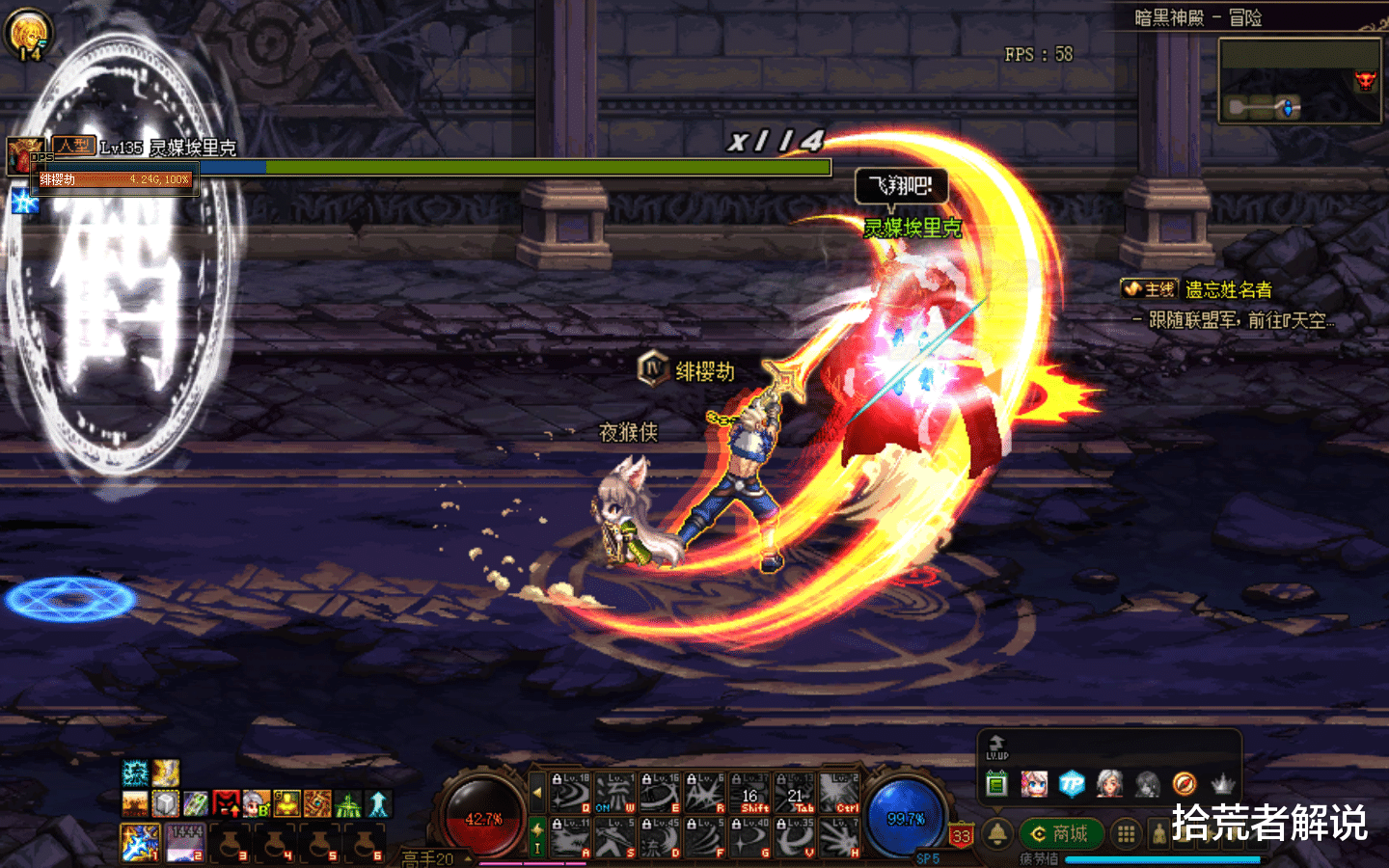Click the skill bar left-arrow expander
Image resolution: width=1389 pixels, height=868 pixels.
[x=537, y=793]
